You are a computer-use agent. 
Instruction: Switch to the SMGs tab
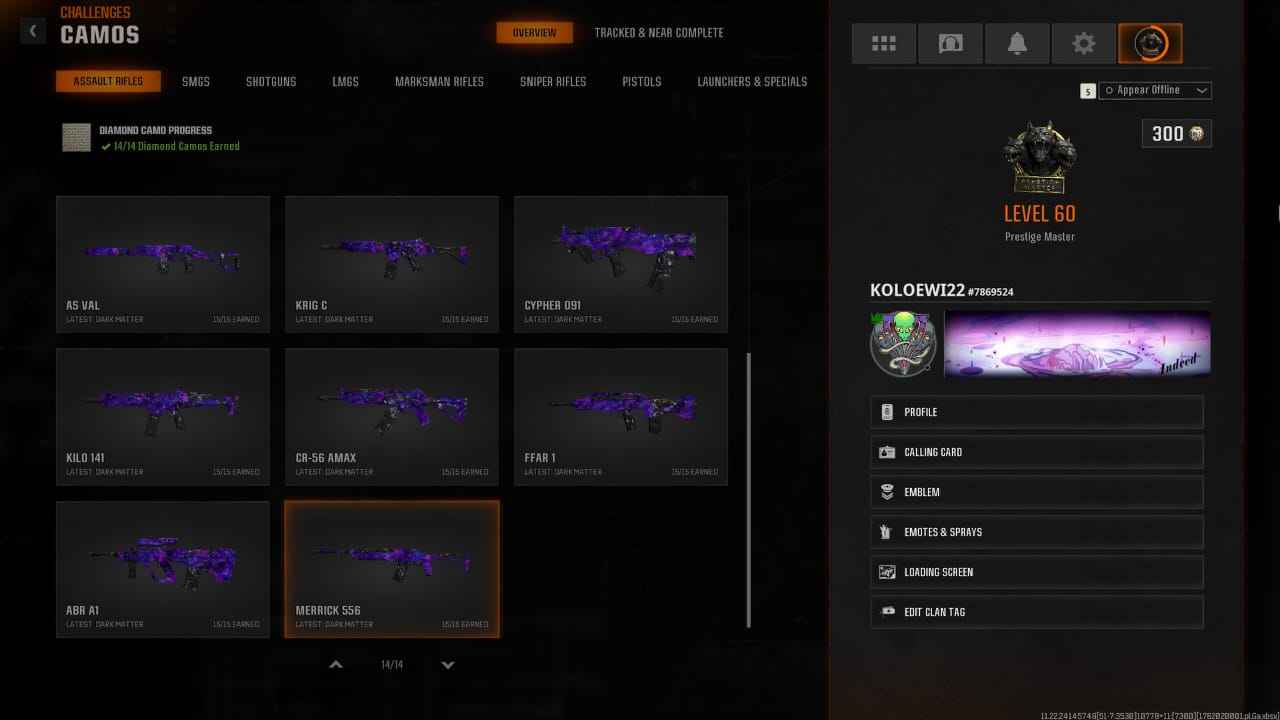pyautogui.click(x=195, y=81)
